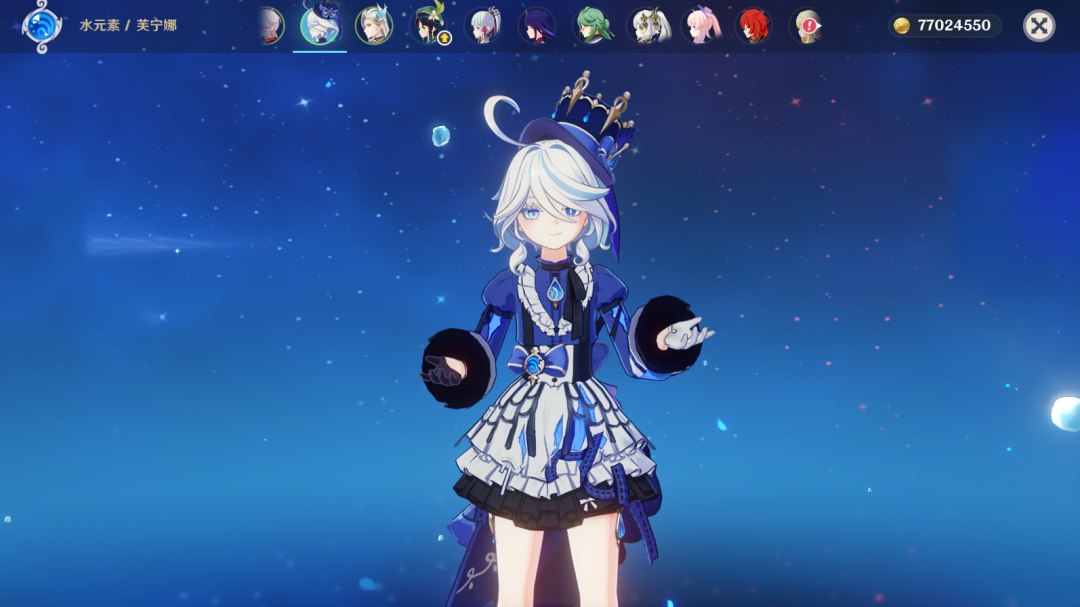Open the portrait with the yellow upgrade arrow
This screenshot has width=1080, height=607.
[x=430, y=26]
